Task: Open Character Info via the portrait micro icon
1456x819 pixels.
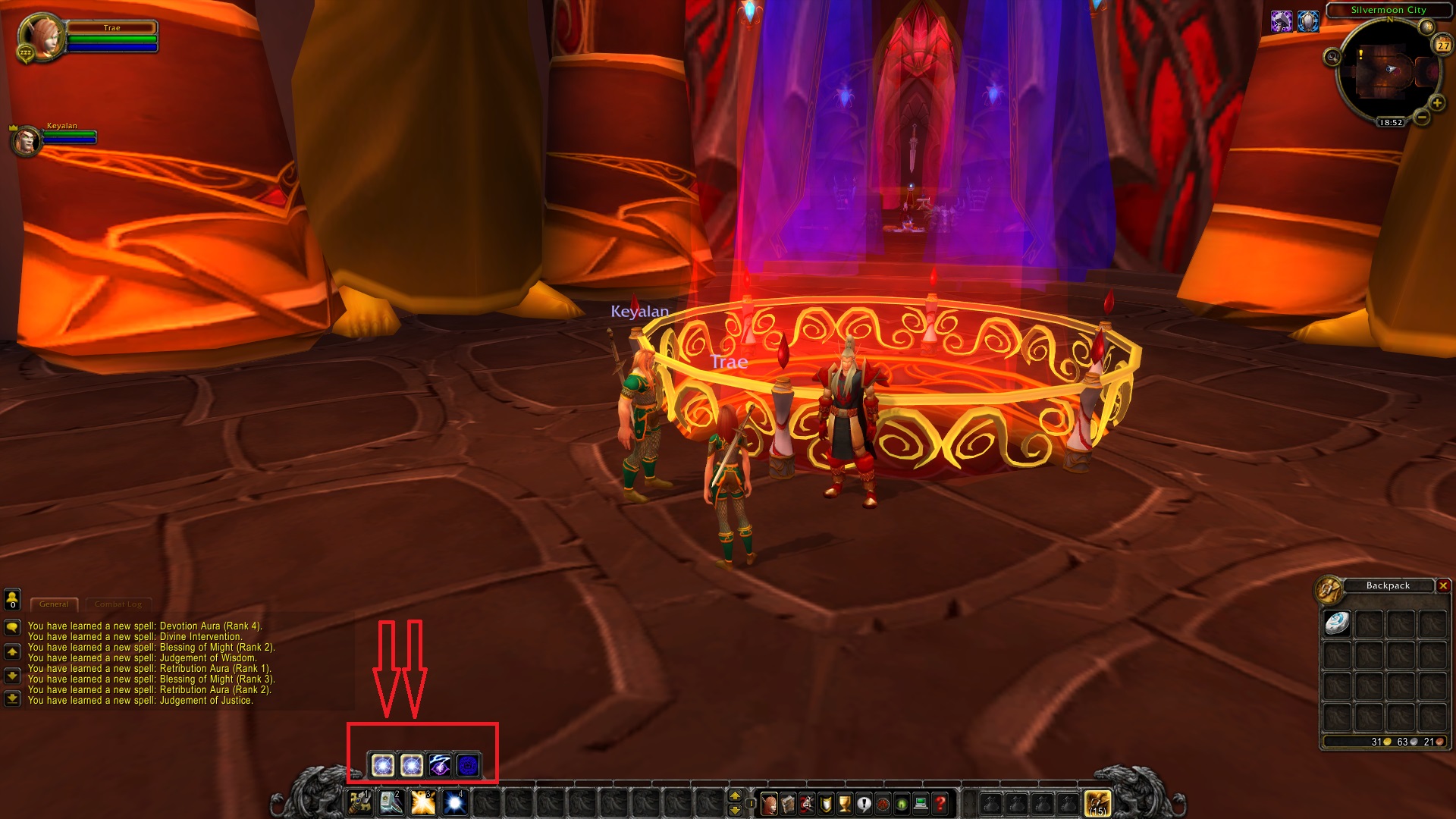Action: tap(769, 805)
